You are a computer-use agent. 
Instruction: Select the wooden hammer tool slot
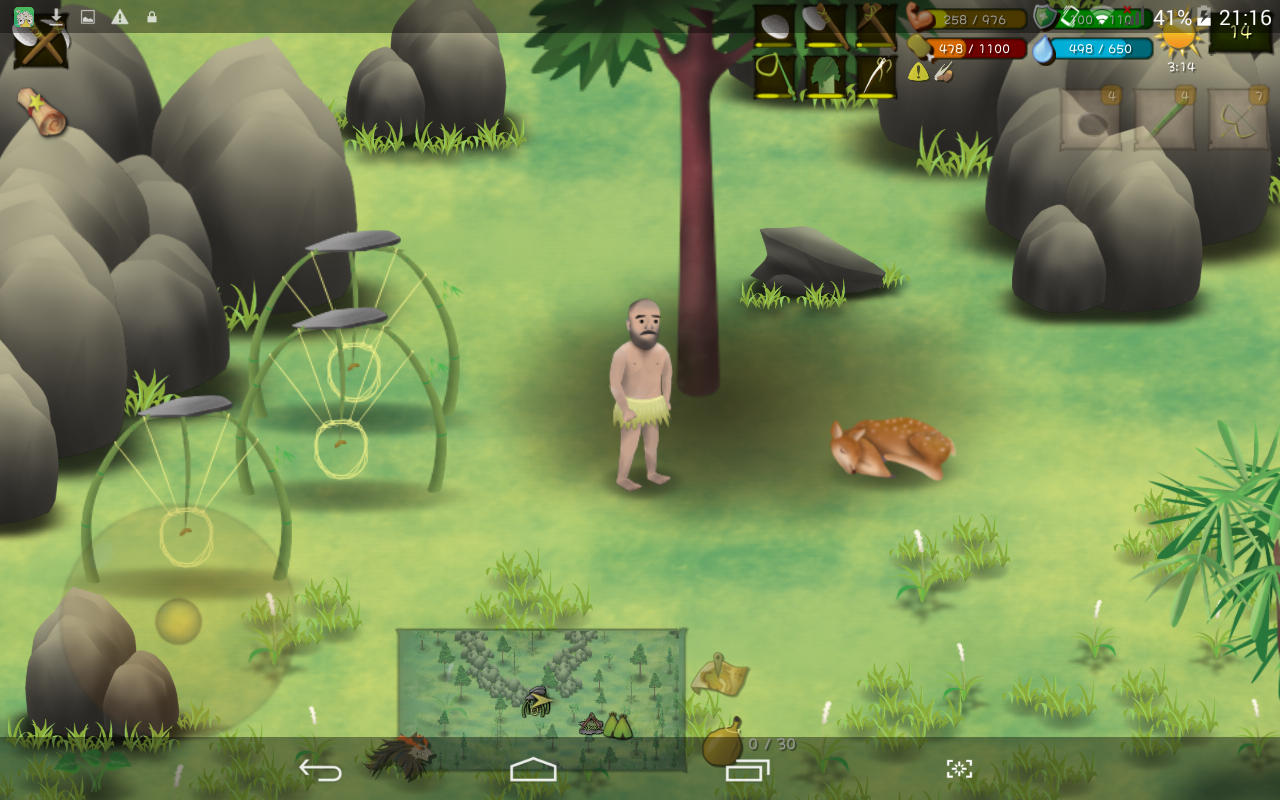[x=876, y=26]
